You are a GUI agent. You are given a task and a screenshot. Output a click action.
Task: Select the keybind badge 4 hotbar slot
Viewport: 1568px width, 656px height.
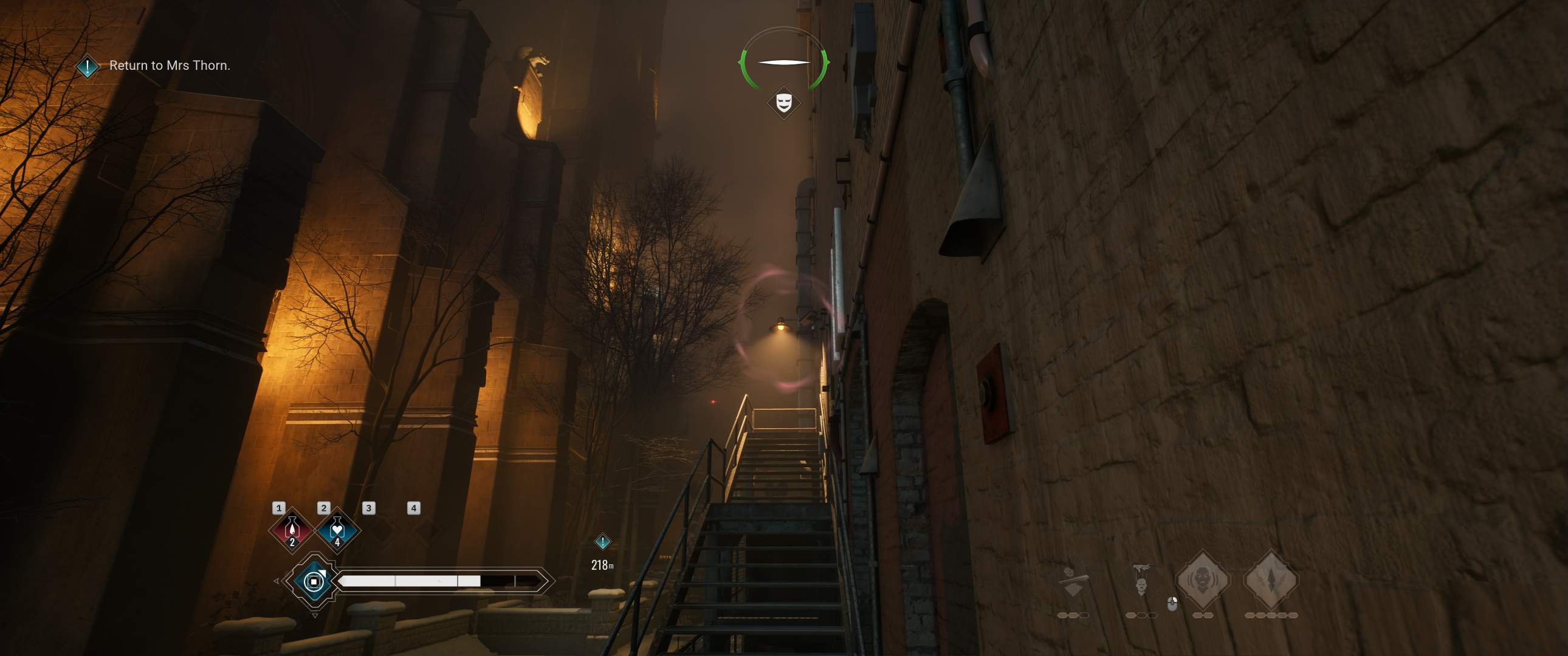pos(414,509)
